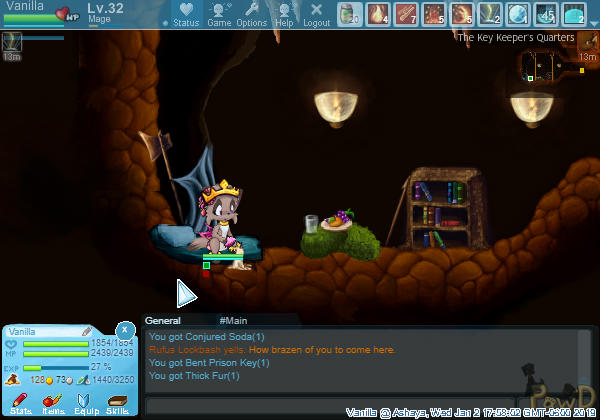Log out with the Logout button
600x420 pixels.
point(316,14)
